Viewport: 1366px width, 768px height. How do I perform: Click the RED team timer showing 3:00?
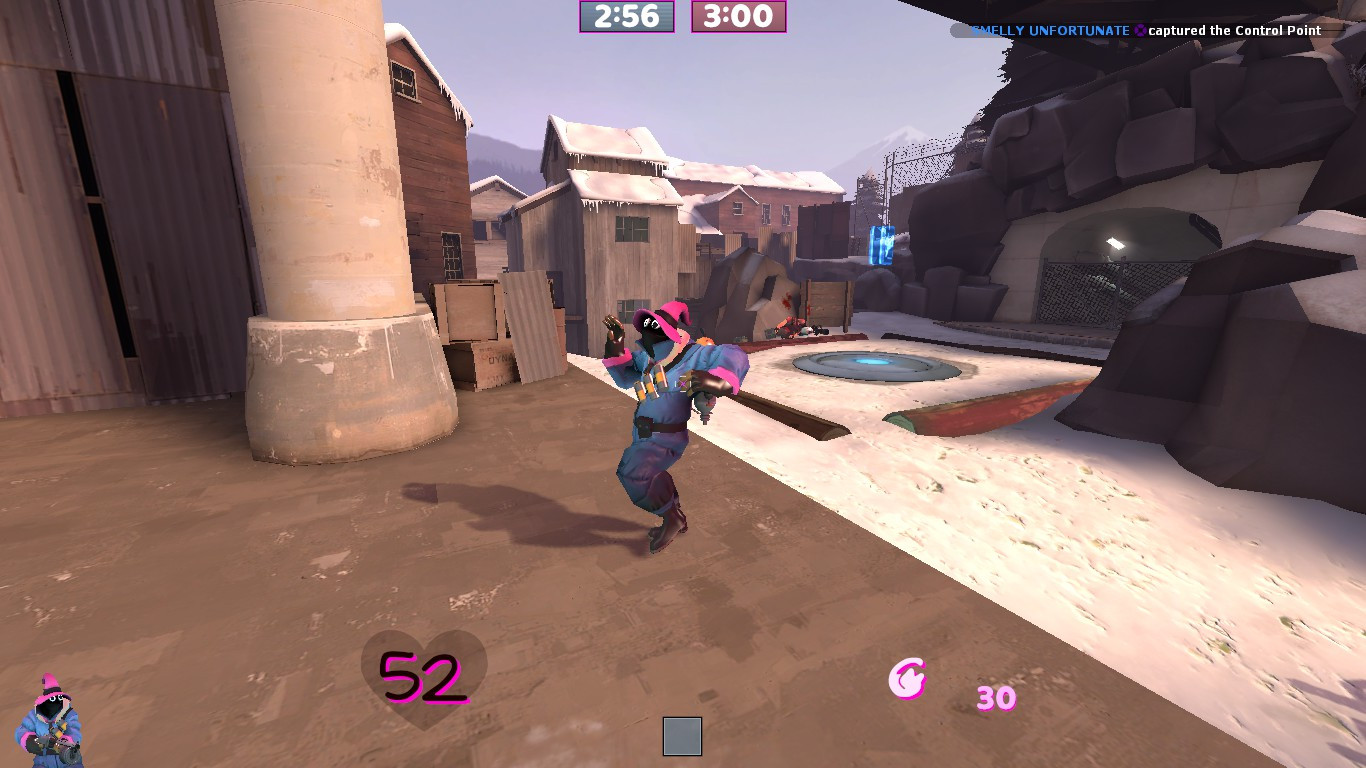coord(738,18)
